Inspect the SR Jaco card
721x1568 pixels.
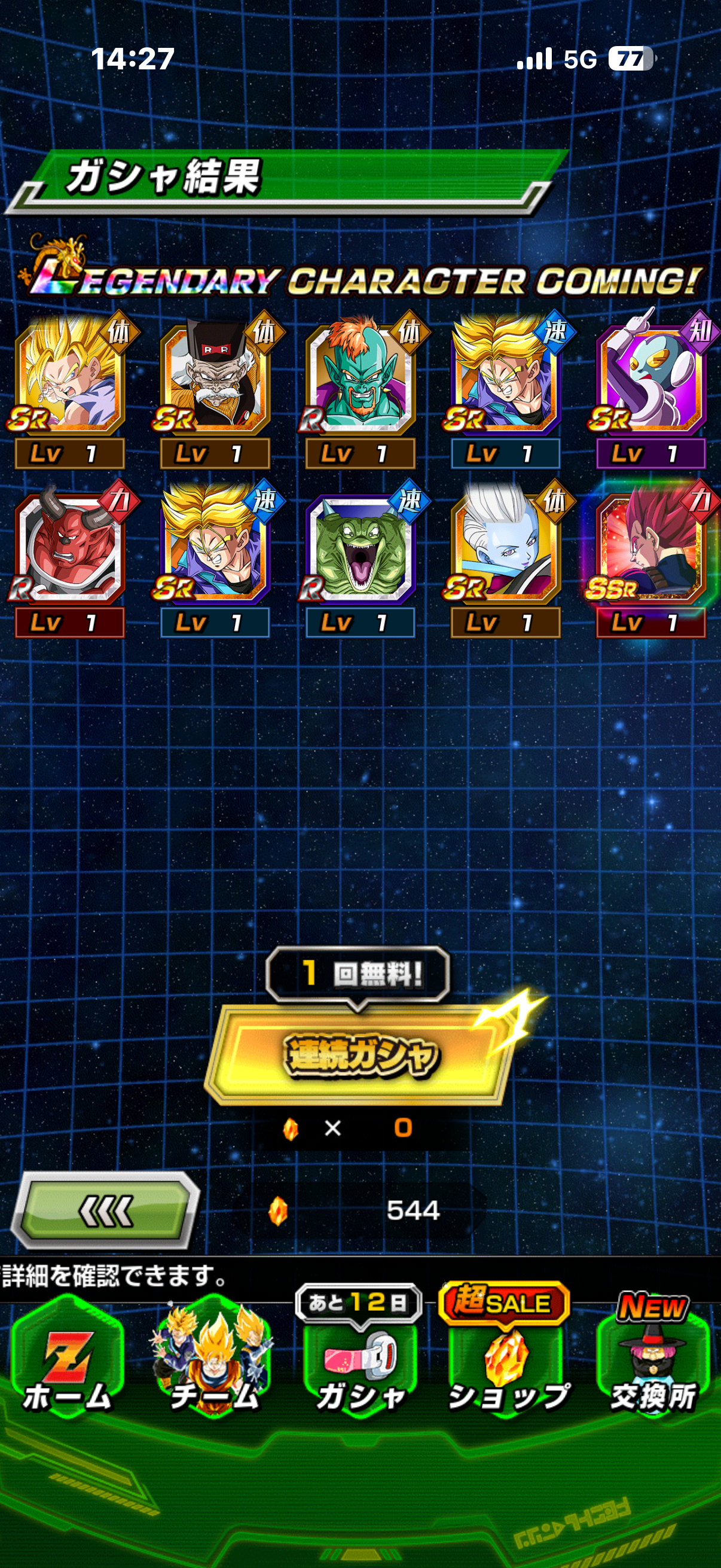click(x=651, y=379)
